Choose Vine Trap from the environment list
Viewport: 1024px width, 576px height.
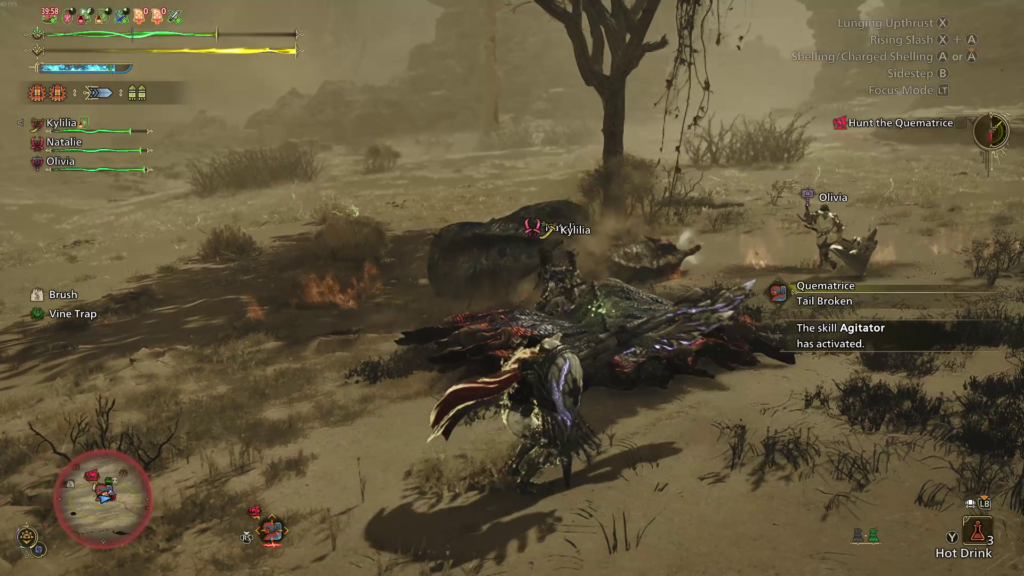point(72,314)
